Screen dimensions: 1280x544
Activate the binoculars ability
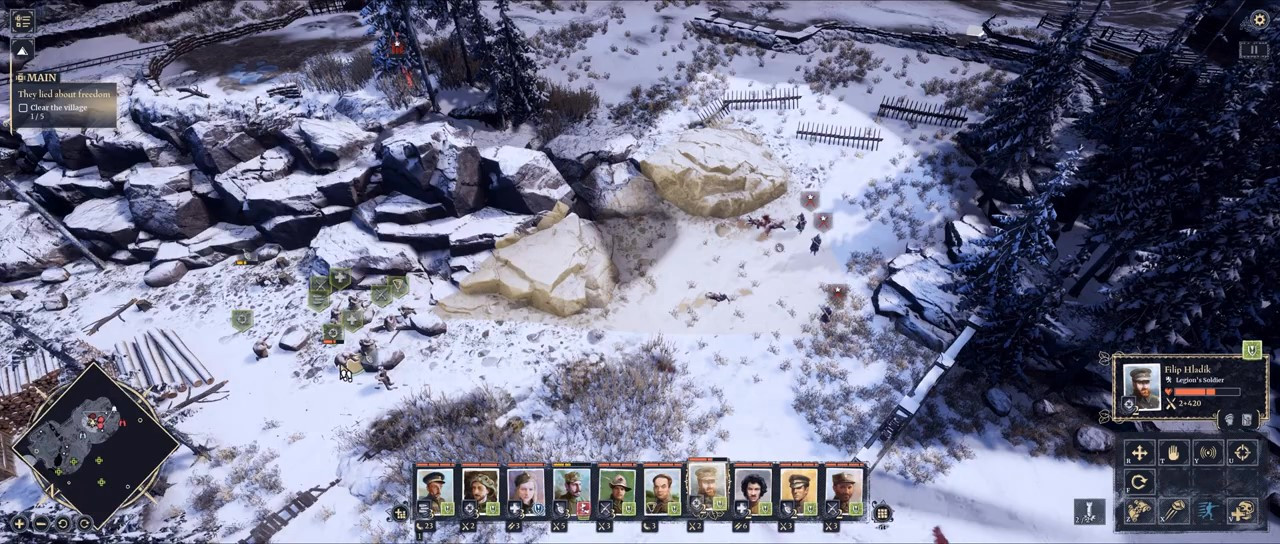pos(1139,511)
